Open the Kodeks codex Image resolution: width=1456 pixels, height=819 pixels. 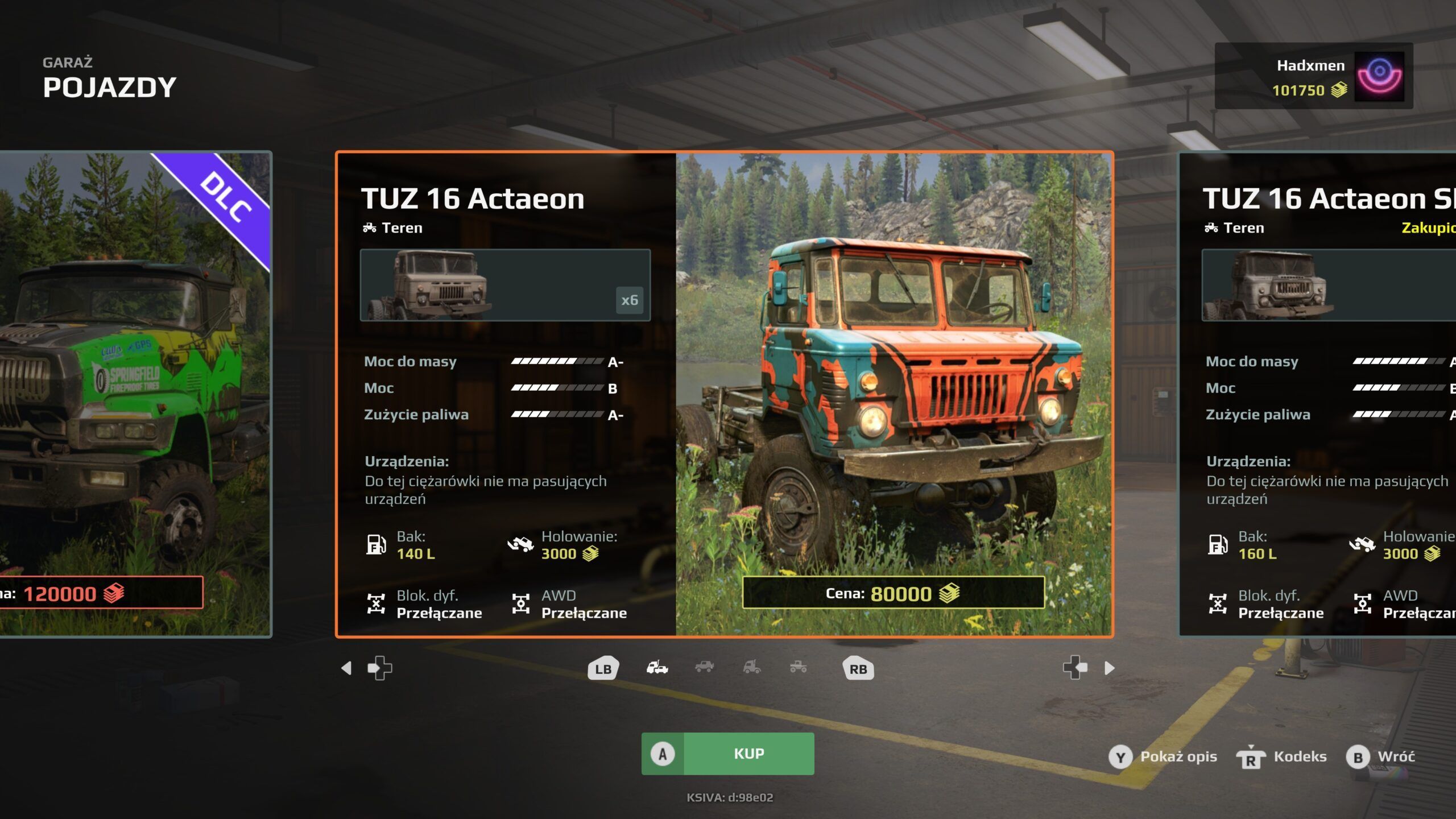point(1282,757)
